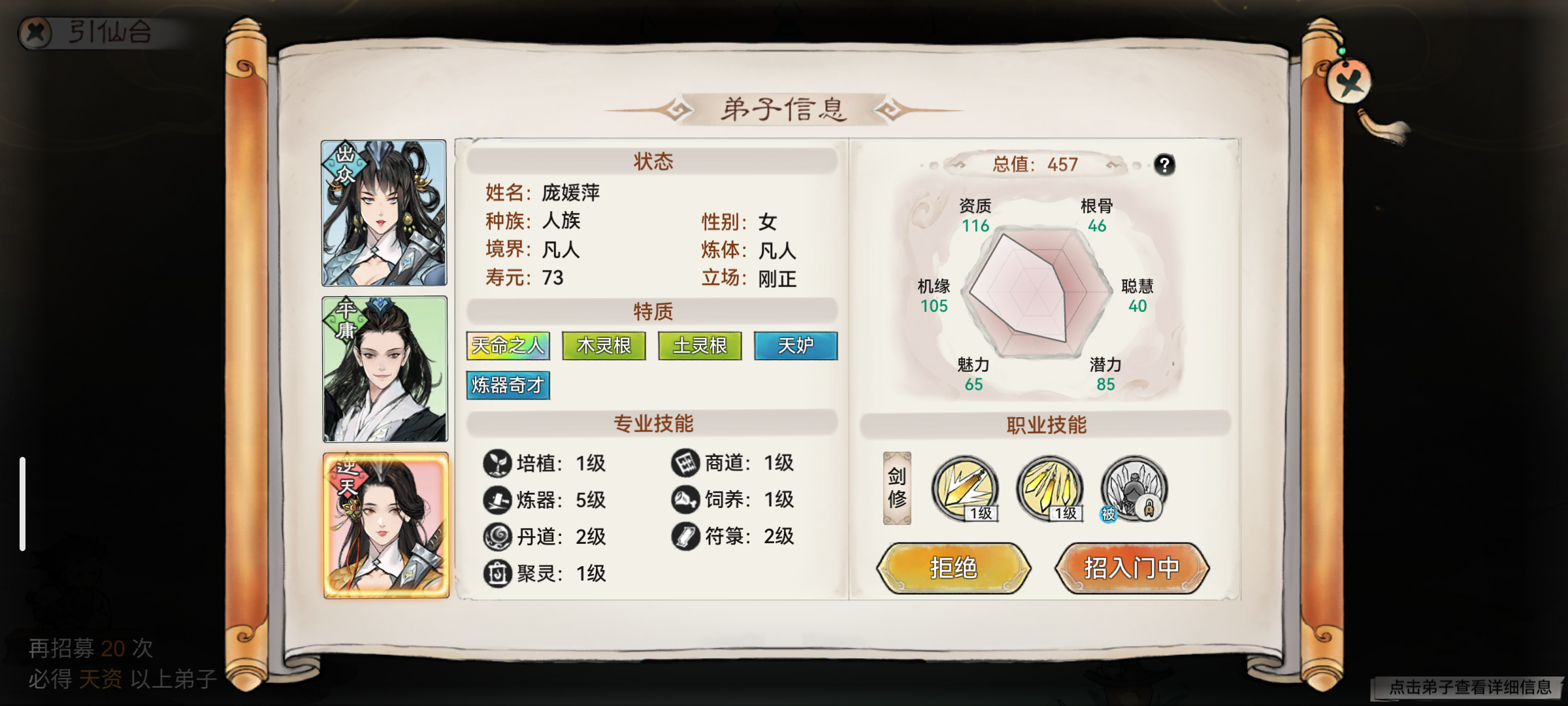Click the 饲养 skill icon
This screenshot has height=706, width=1568.
click(x=685, y=499)
